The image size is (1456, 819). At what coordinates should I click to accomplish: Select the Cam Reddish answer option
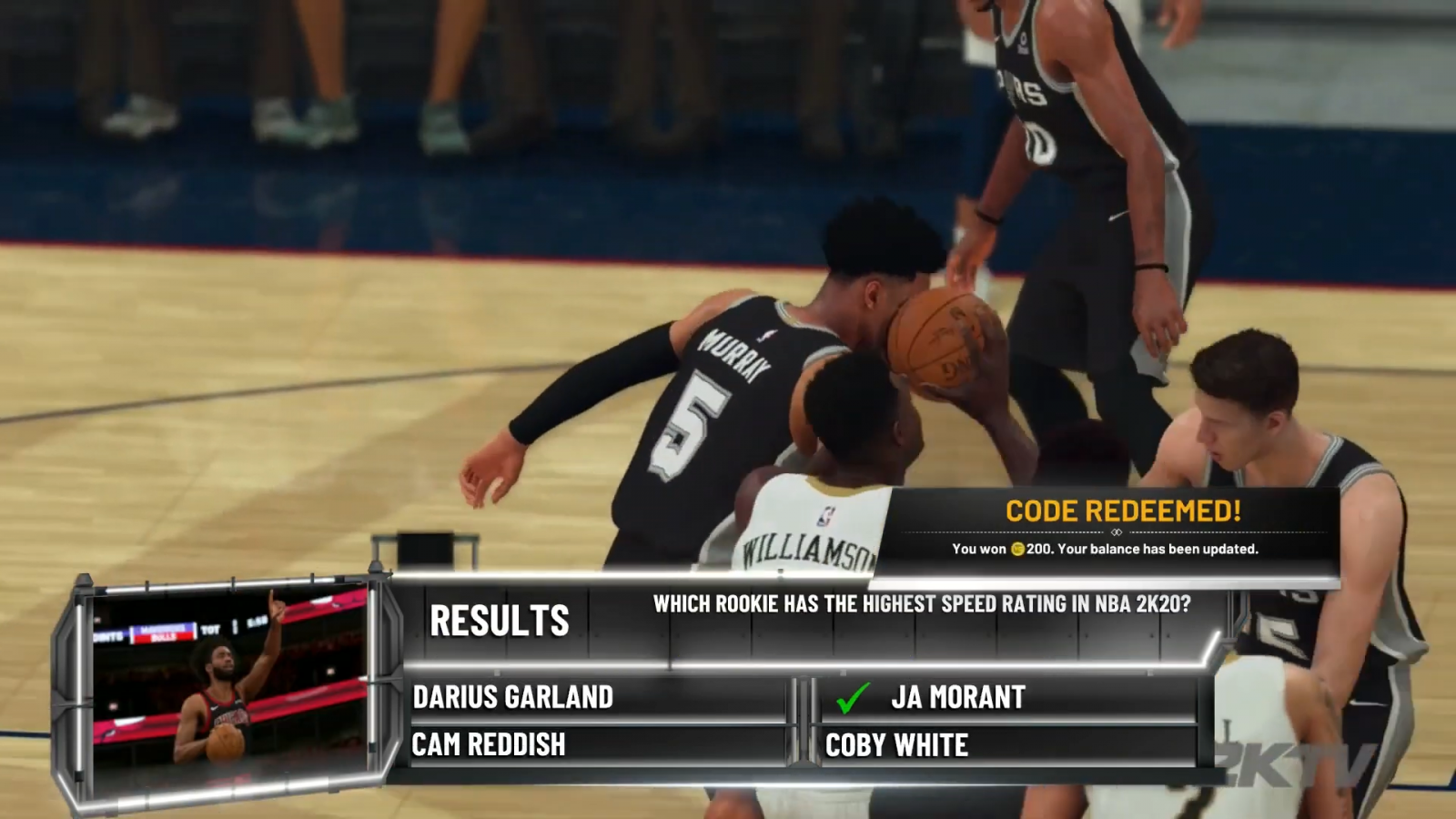point(491,744)
